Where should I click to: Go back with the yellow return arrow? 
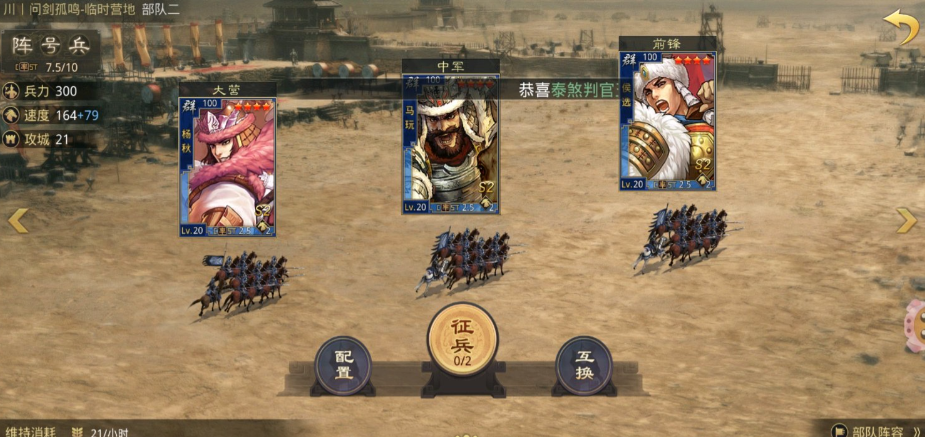pos(900,27)
